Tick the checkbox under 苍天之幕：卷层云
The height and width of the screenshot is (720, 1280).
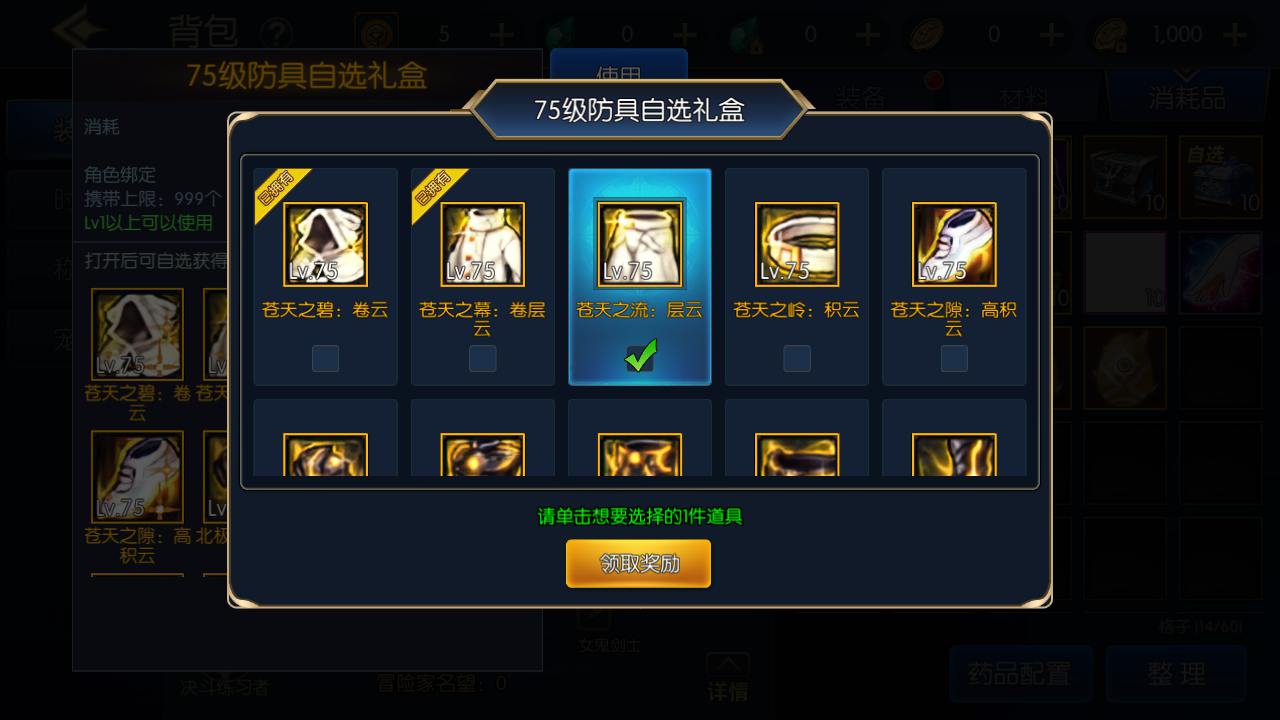[x=482, y=358]
